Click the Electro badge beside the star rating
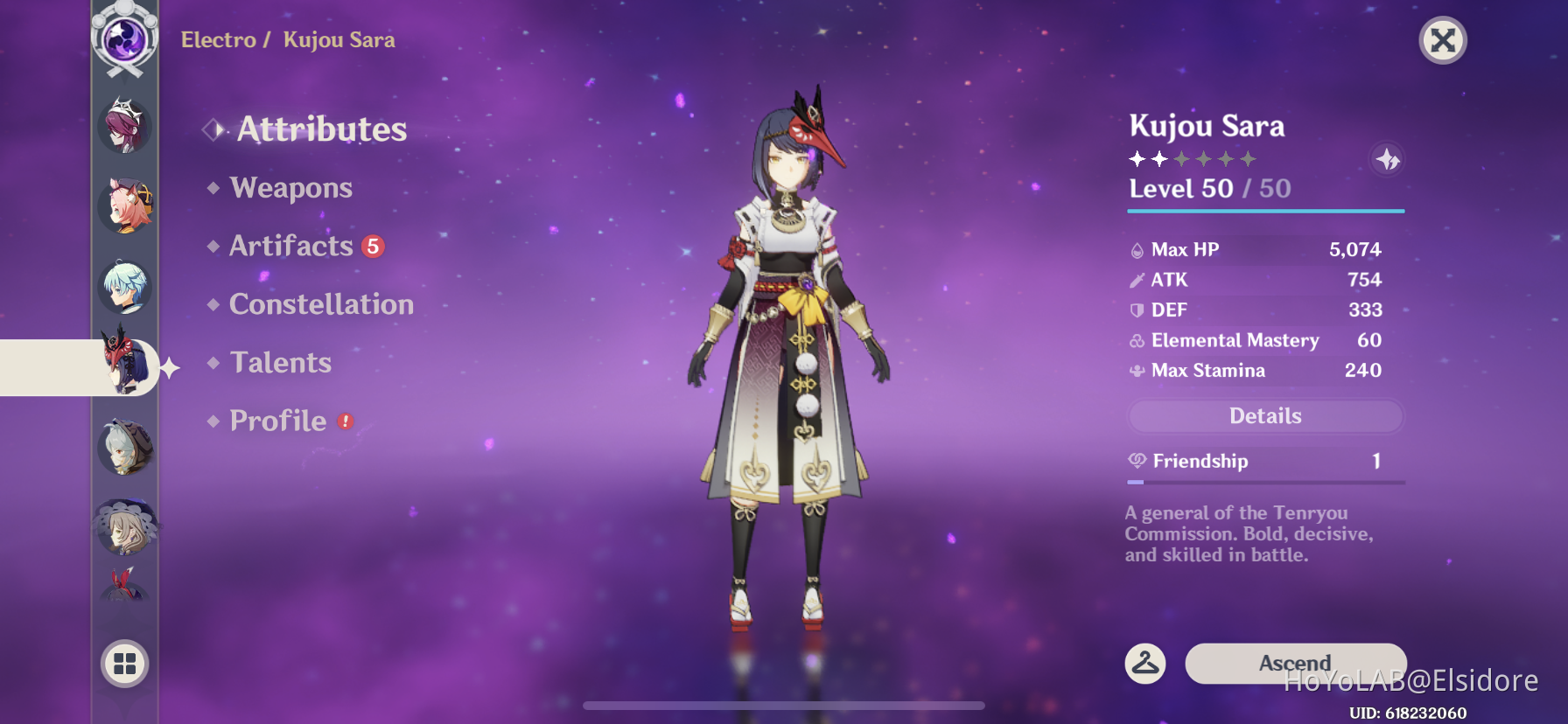Screen dimensions: 1568x724 (x=1387, y=161)
